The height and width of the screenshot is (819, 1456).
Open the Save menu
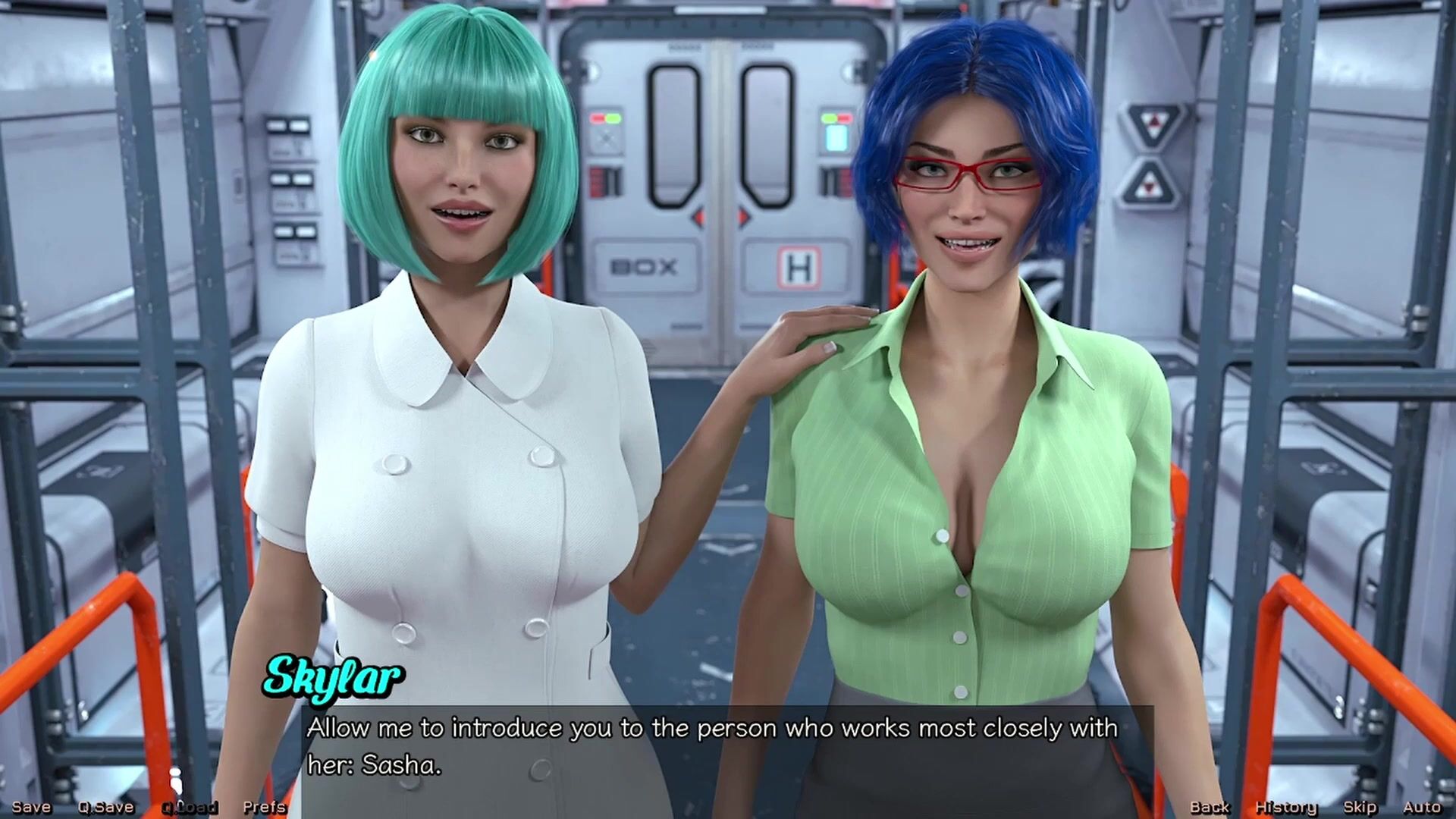(x=31, y=808)
